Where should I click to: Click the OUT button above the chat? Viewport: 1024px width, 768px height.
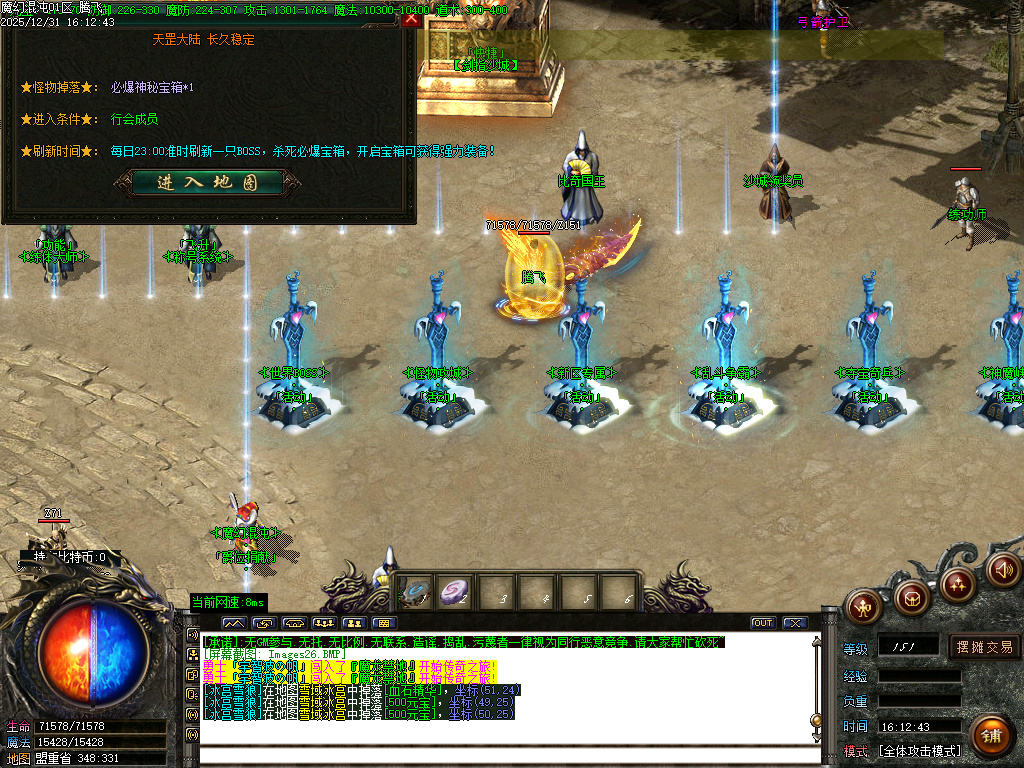pos(763,623)
